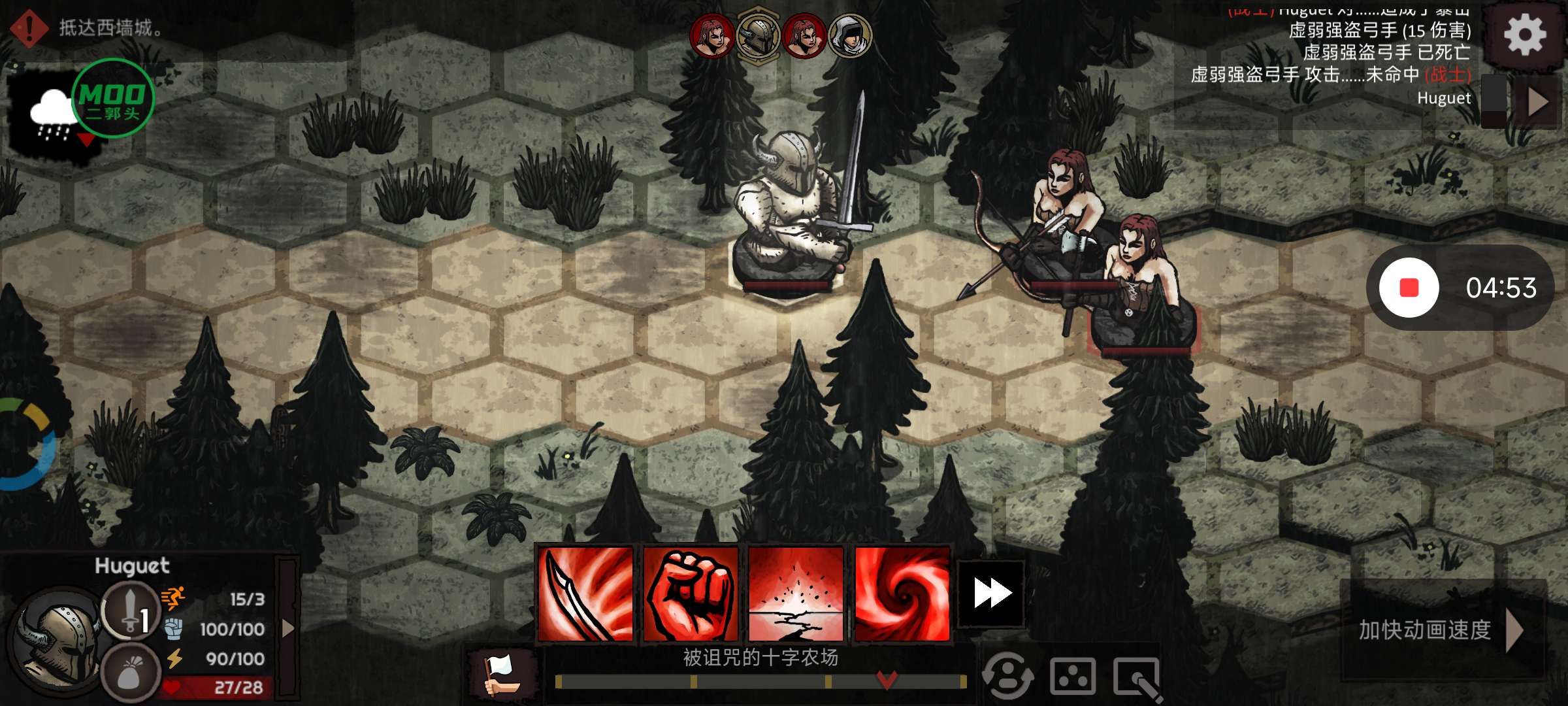The image size is (1568, 706).
Task: Select the red vortex skill
Action: point(902,594)
